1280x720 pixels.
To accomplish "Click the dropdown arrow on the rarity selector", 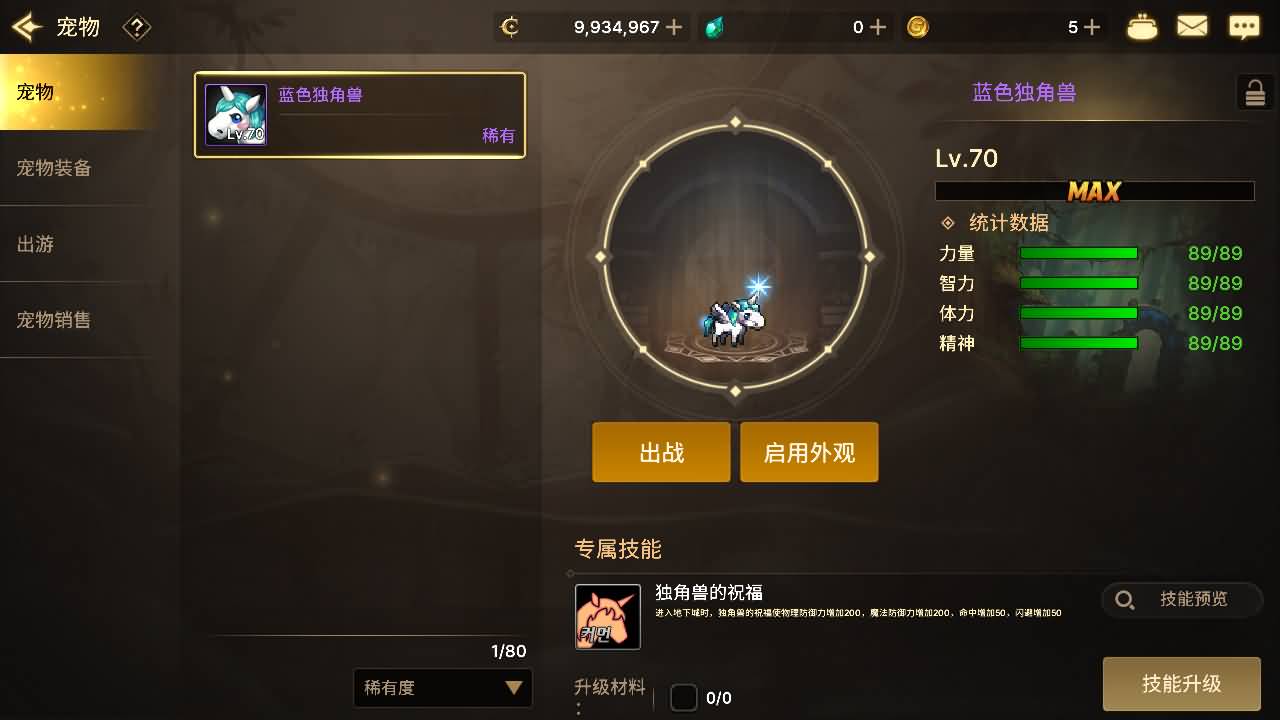I will point(512,688).
